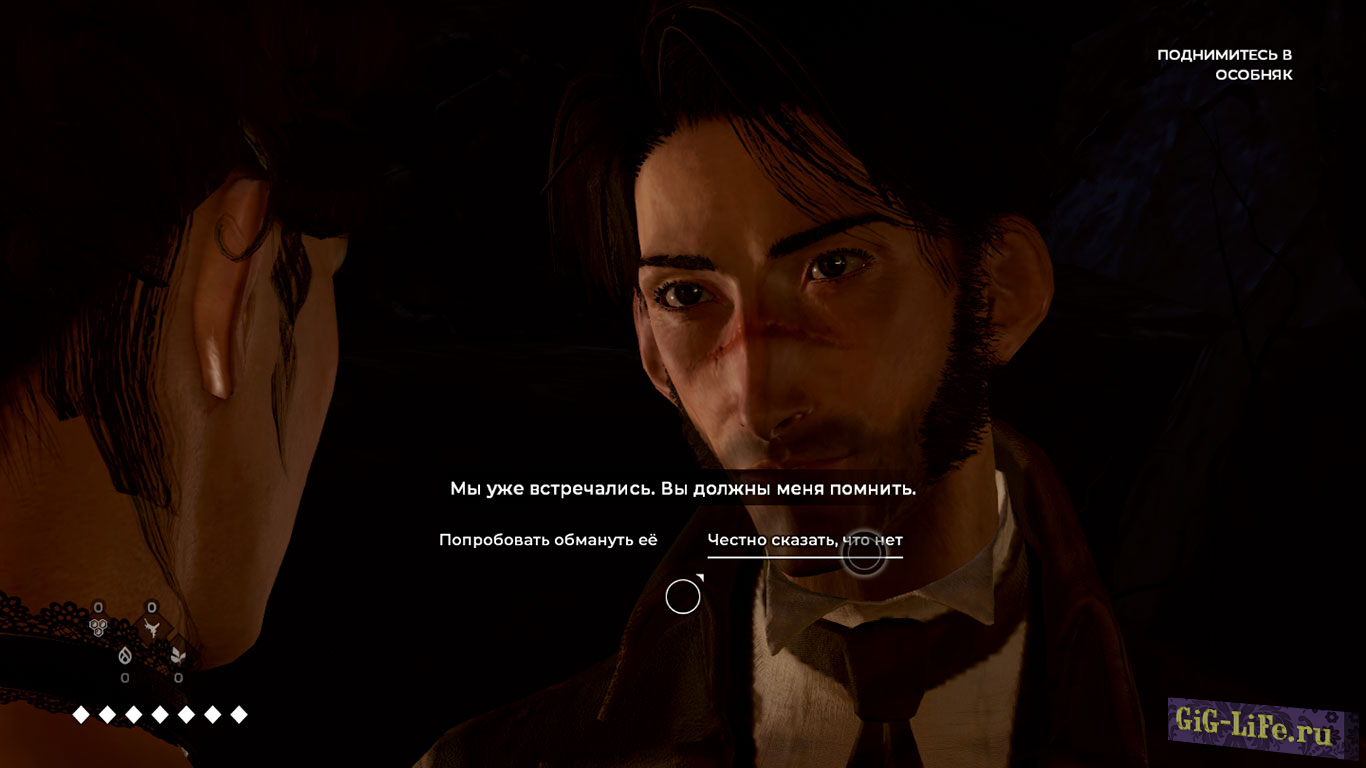Select the leaf item icon
The width and height of the screenshot is (1366, 768).
tap(178, 655)
